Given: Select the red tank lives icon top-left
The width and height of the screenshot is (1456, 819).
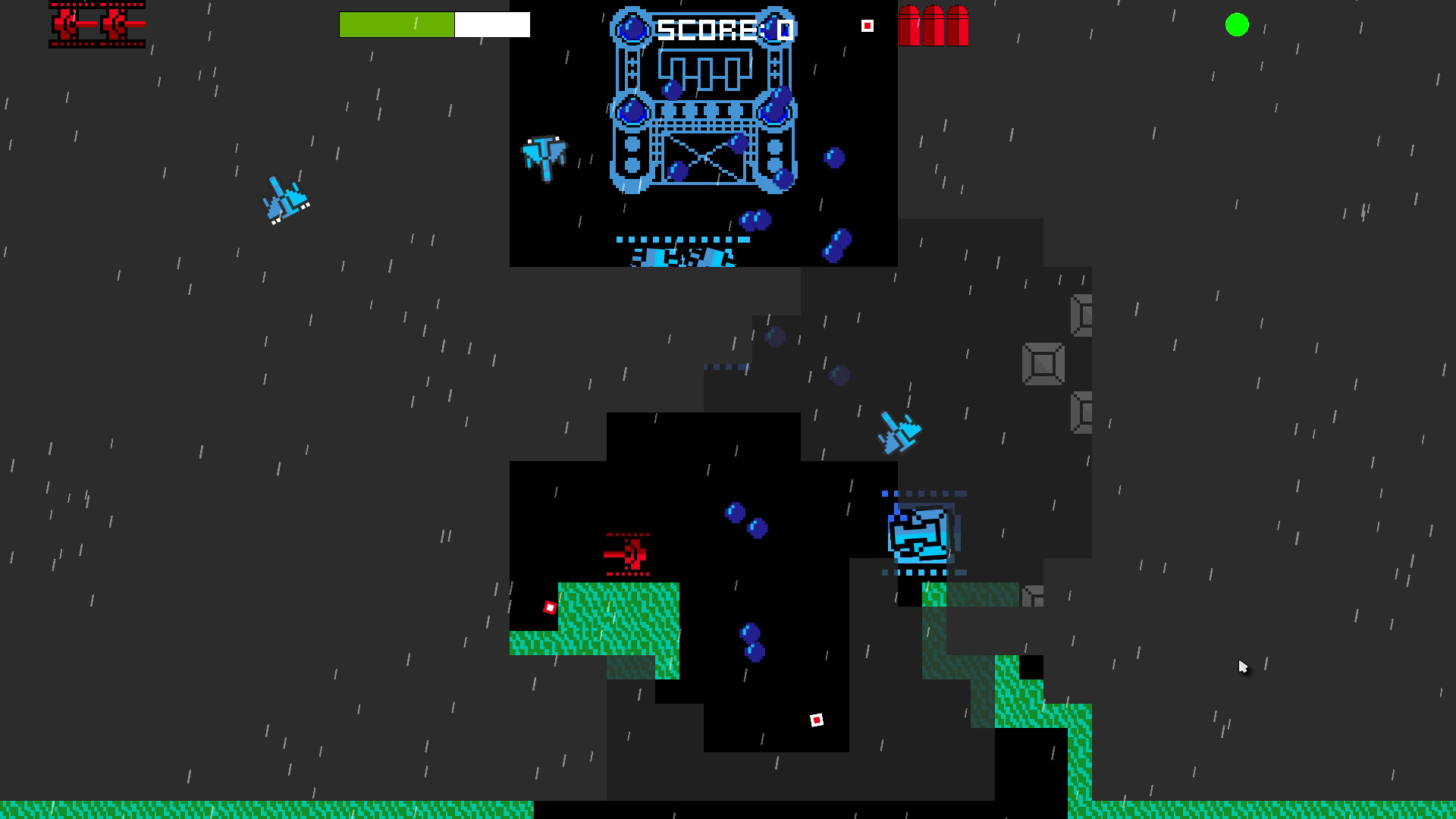Looking at the screenshot, I should 97,25.
